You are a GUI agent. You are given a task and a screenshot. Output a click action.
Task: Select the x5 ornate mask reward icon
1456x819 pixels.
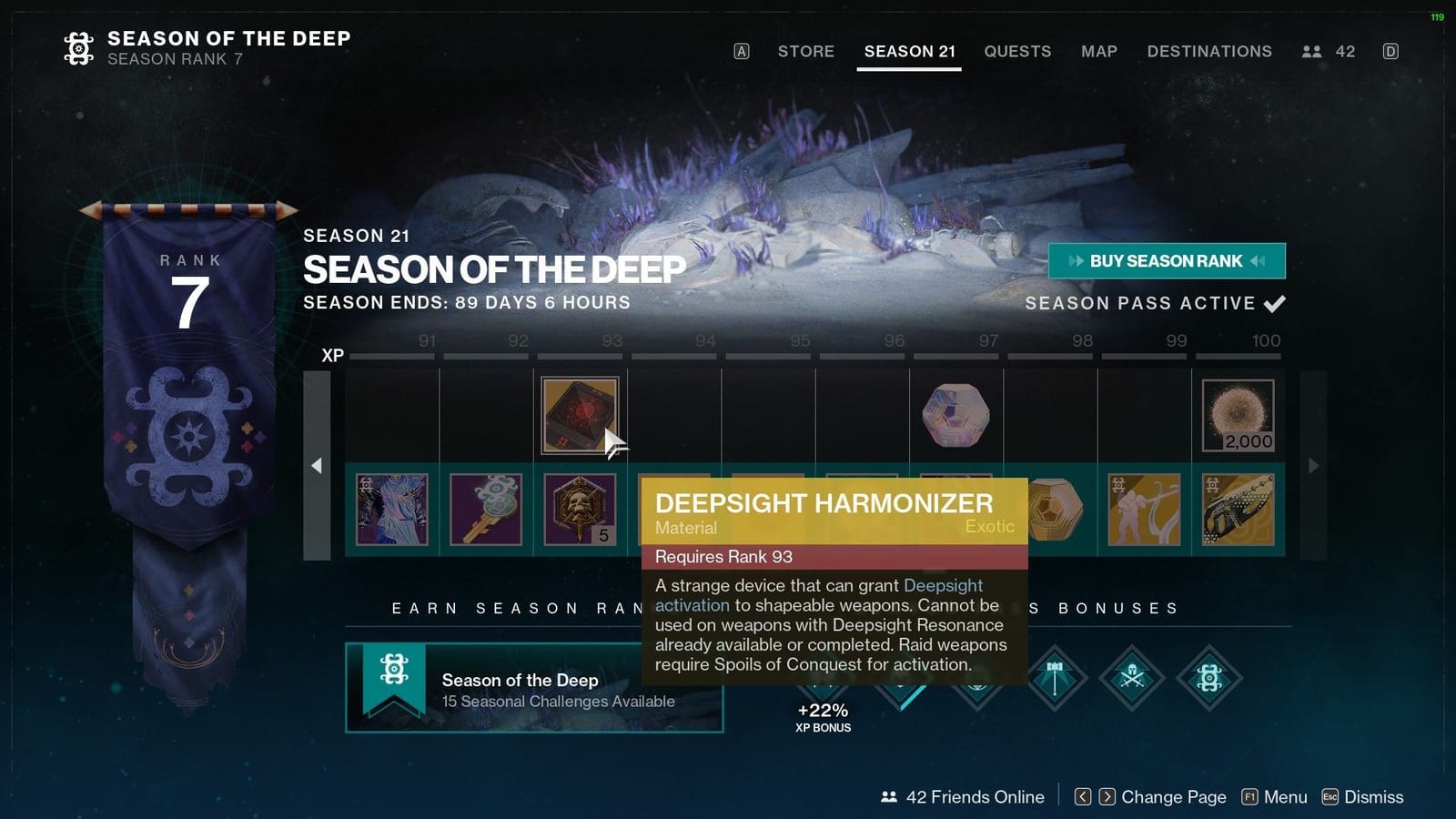(x=581, y=510)
